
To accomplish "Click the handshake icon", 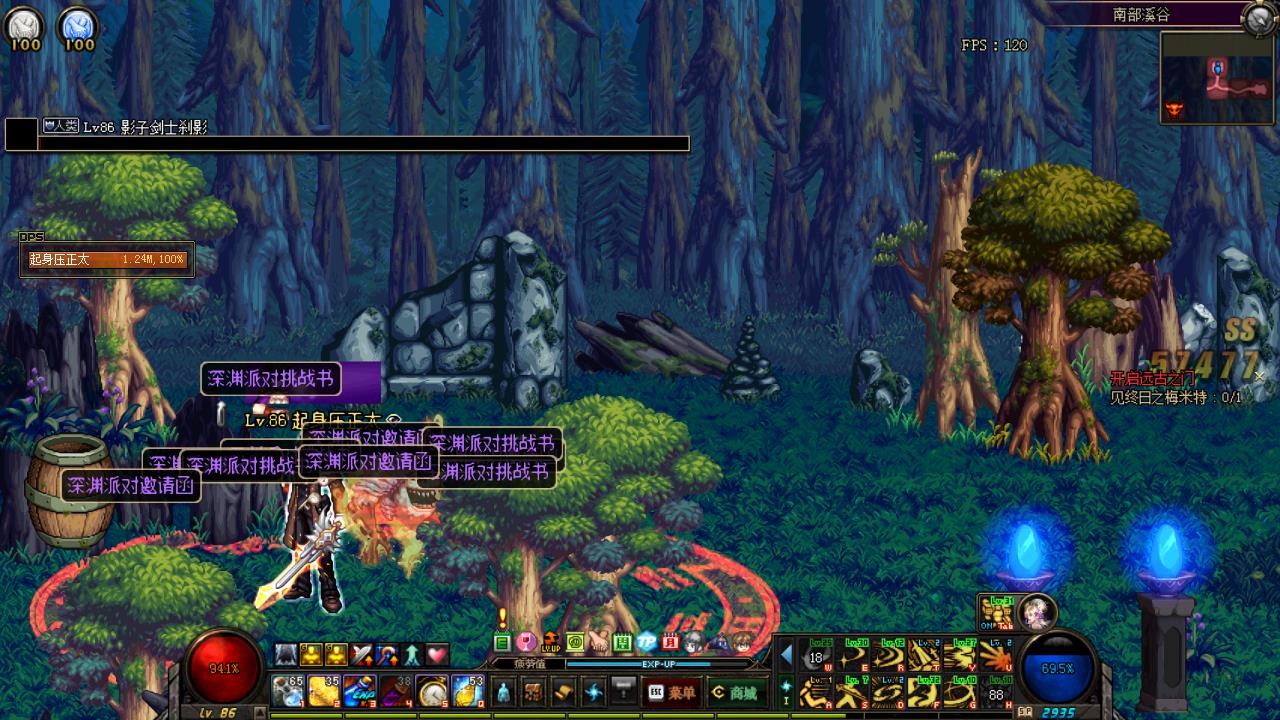I will (x=598, y=642).
